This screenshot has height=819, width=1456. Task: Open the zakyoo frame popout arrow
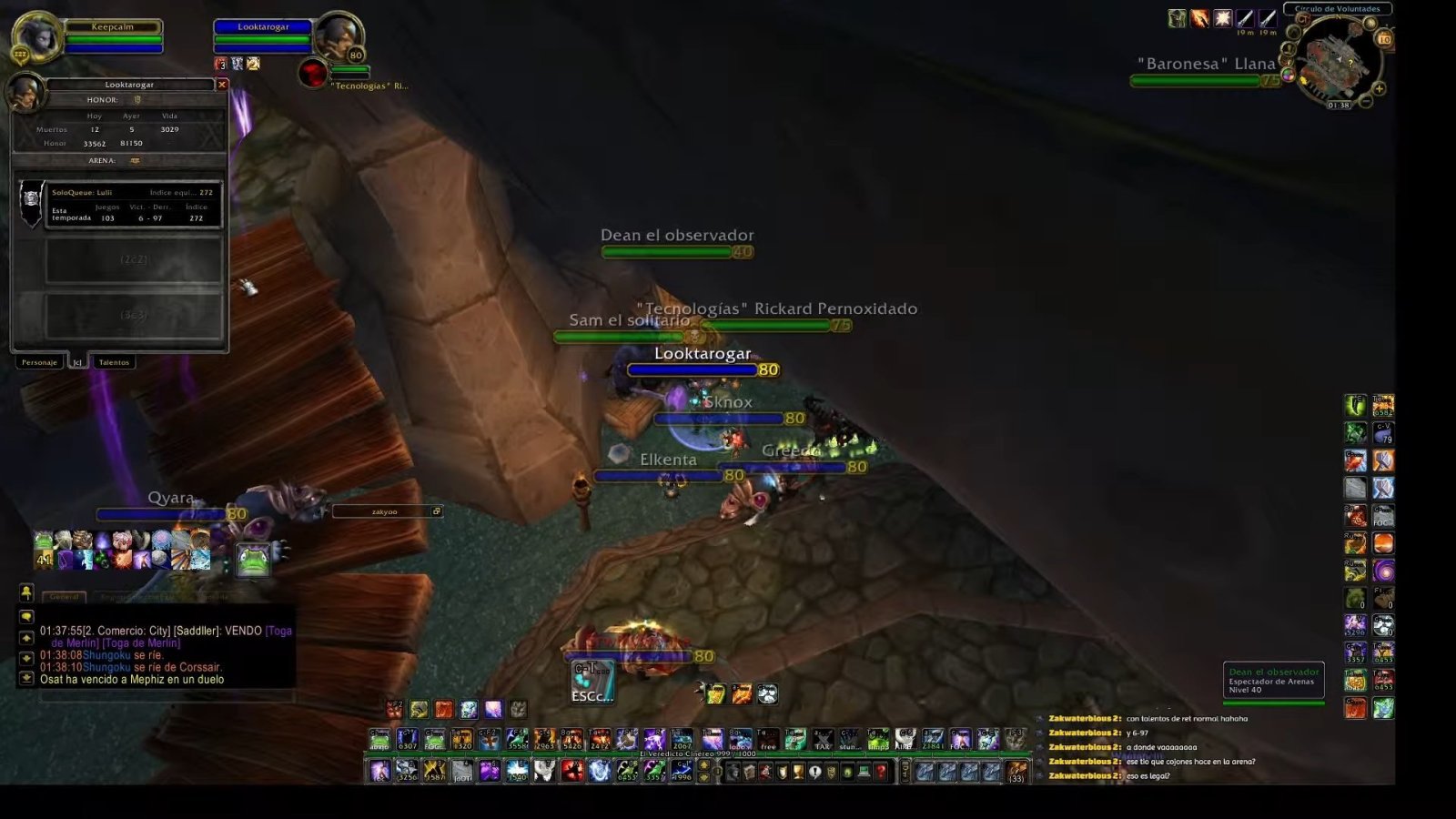click(438, 511)
